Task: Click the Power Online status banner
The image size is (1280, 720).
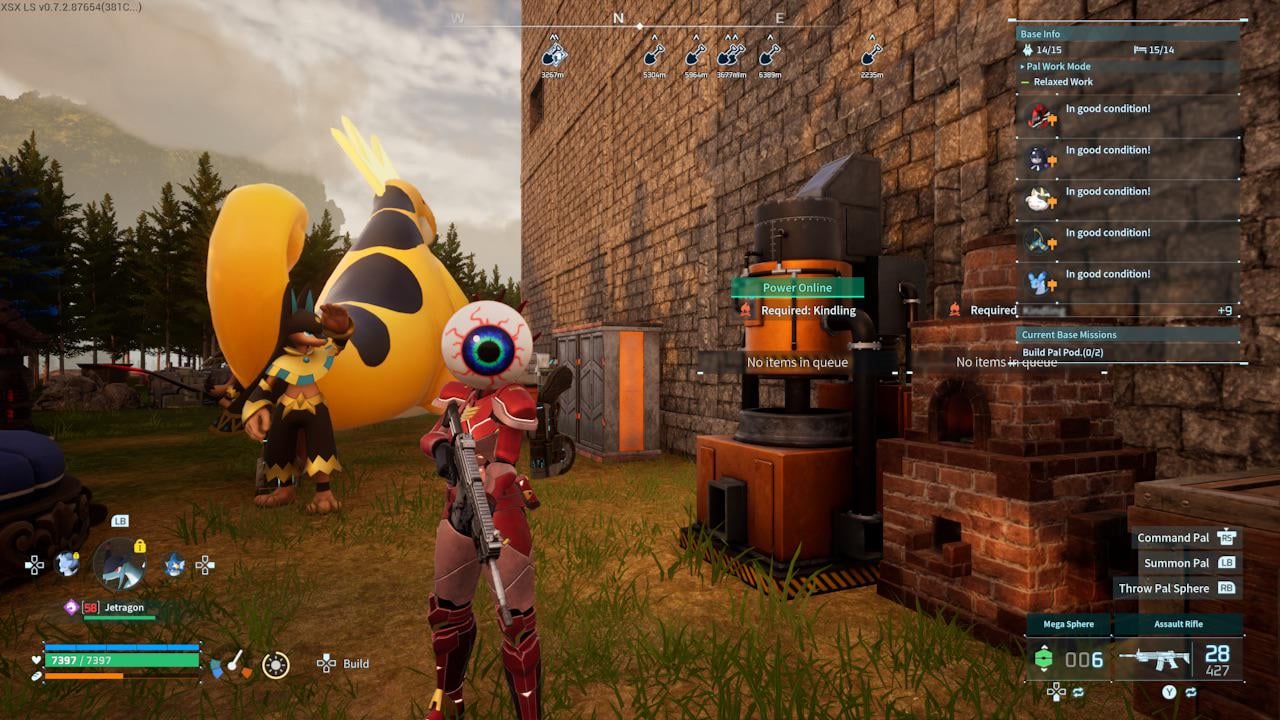Action: [797, 288]
